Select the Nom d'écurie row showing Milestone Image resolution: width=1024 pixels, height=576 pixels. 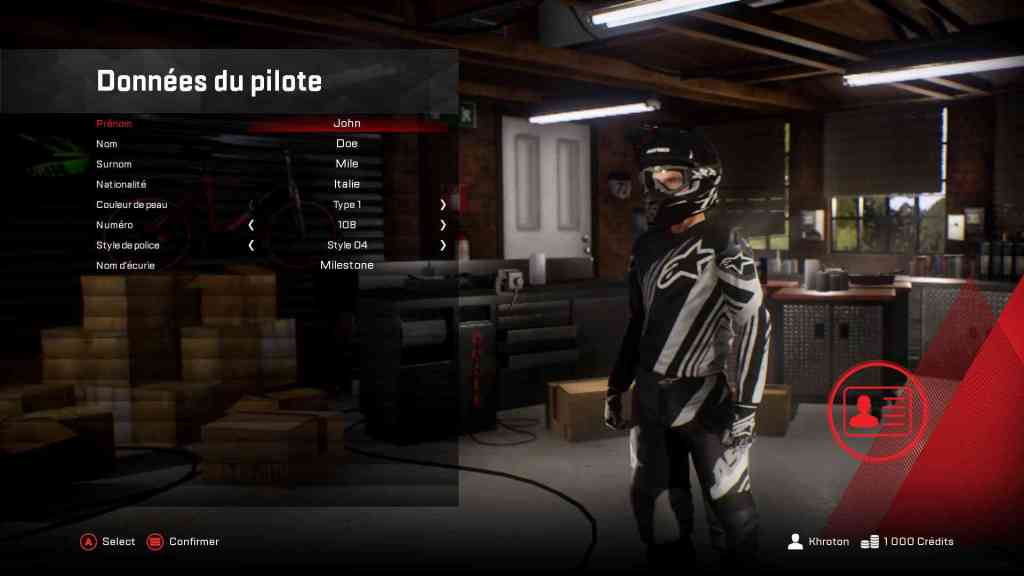click(346, 265)
